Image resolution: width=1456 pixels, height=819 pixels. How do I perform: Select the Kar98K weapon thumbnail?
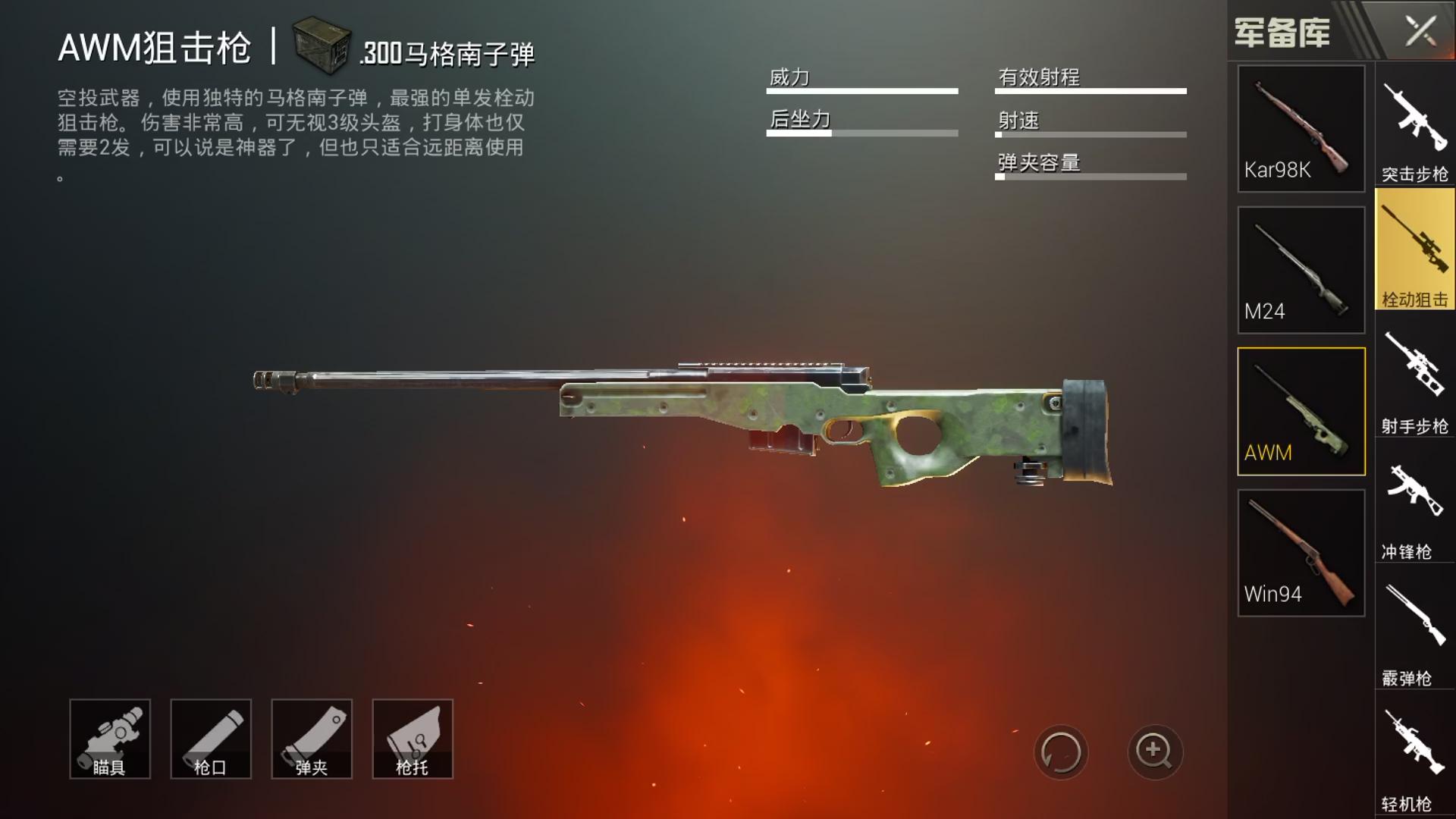tap(1300, 127)
